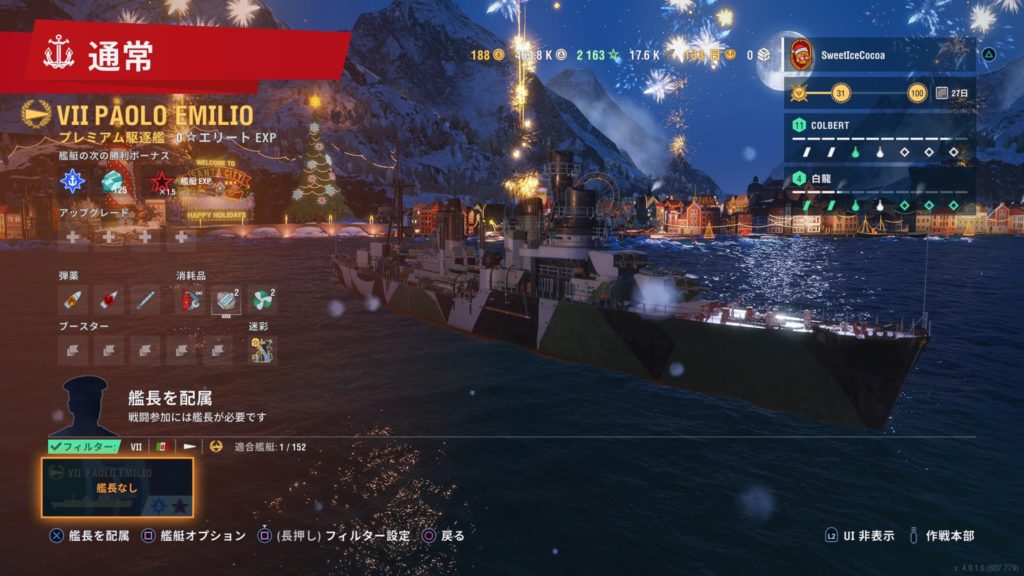Open the fire extinguisher repair consumable slot
The height and width of the screenshot is (576, 1024).
pyautogui.click(x=190, y=298)
